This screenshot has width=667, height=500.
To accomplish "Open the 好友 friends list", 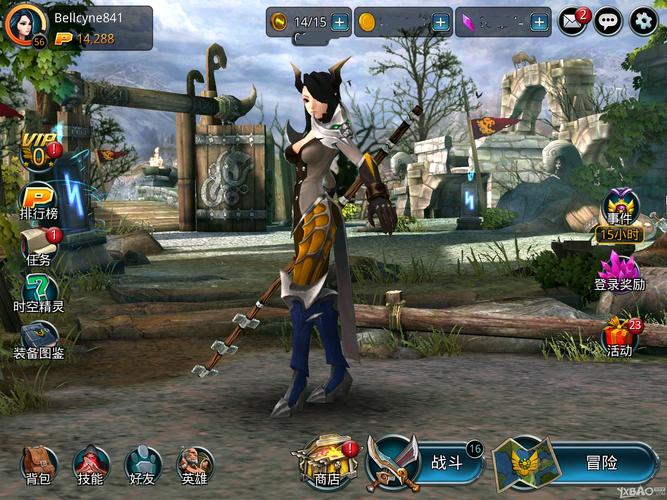I will pos(143,462).
